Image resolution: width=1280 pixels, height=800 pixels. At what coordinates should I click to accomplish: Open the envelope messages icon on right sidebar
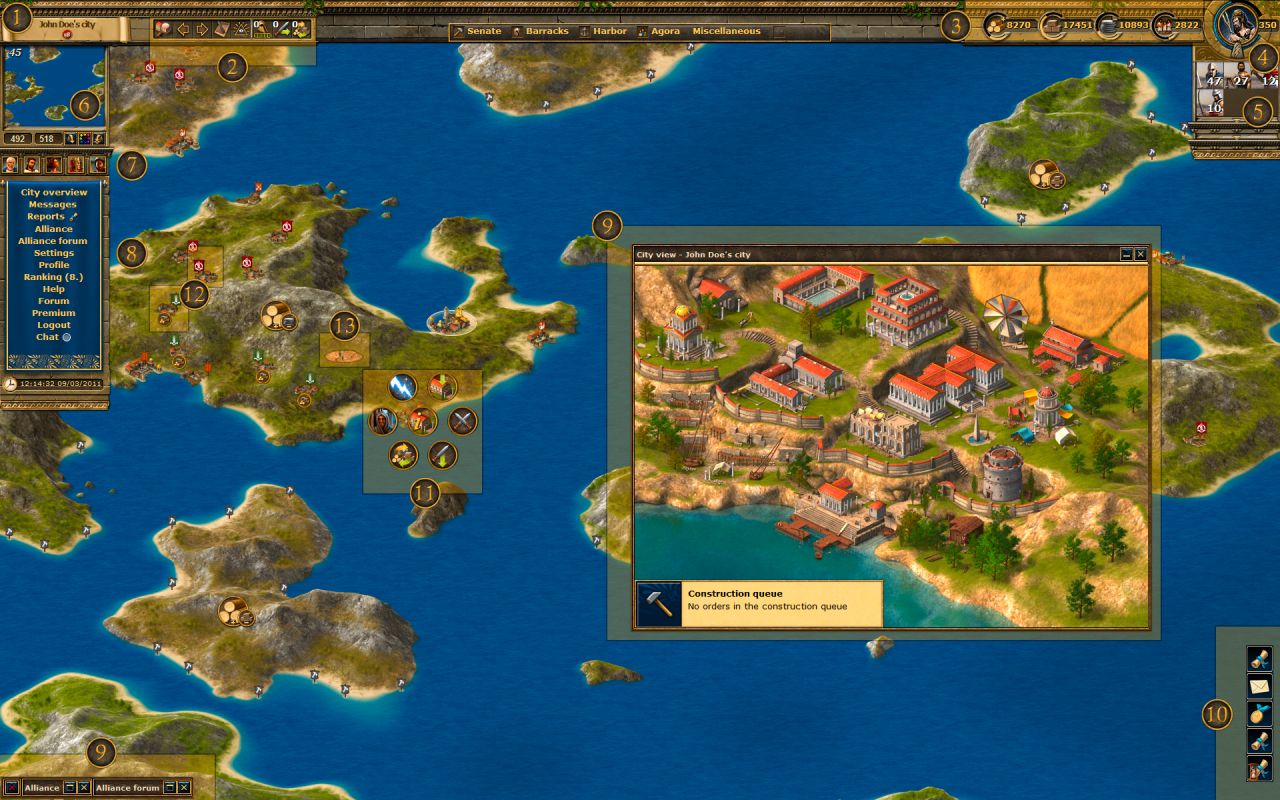[1259, 685]
